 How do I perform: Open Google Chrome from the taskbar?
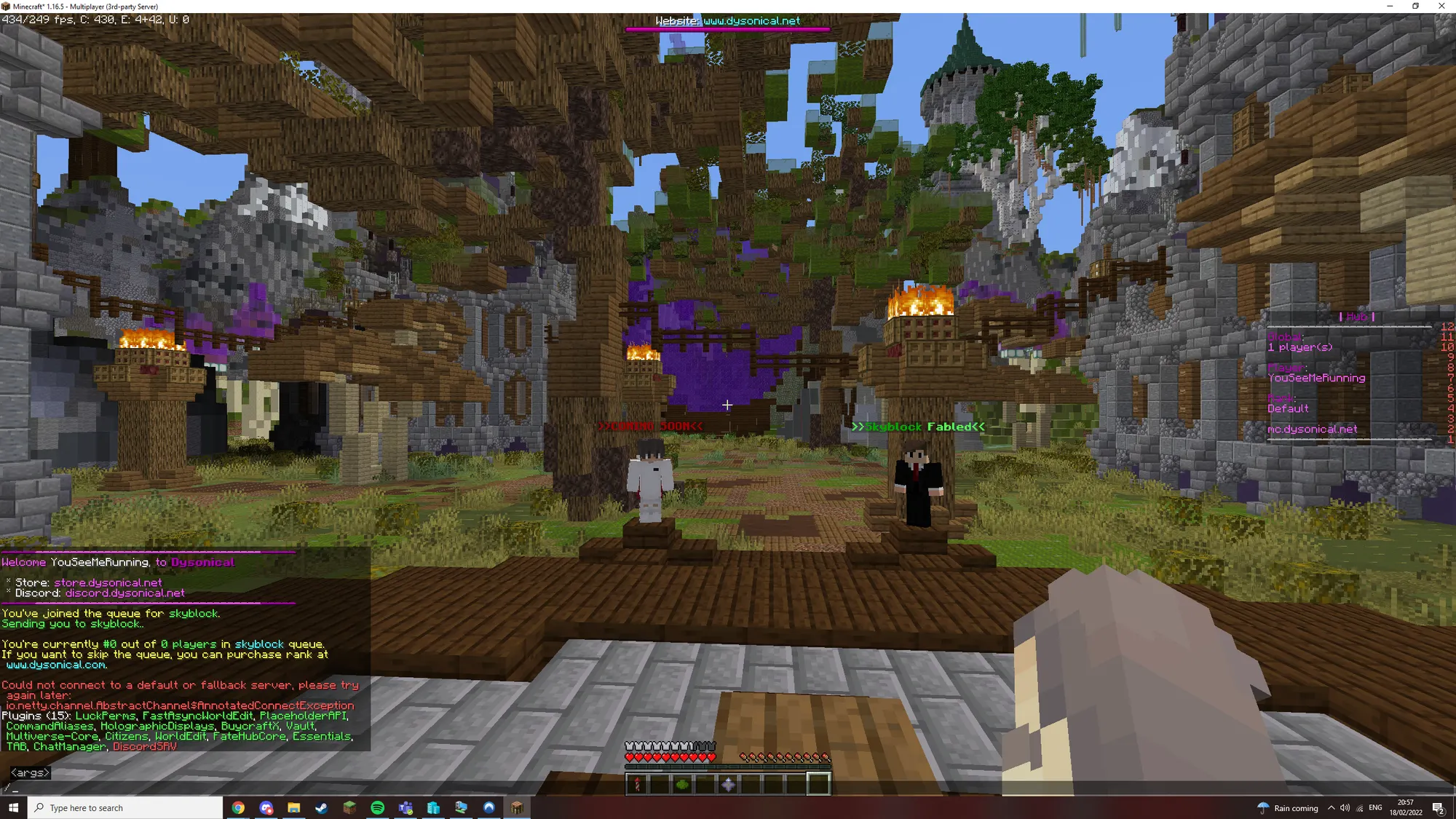click(238, 807)
